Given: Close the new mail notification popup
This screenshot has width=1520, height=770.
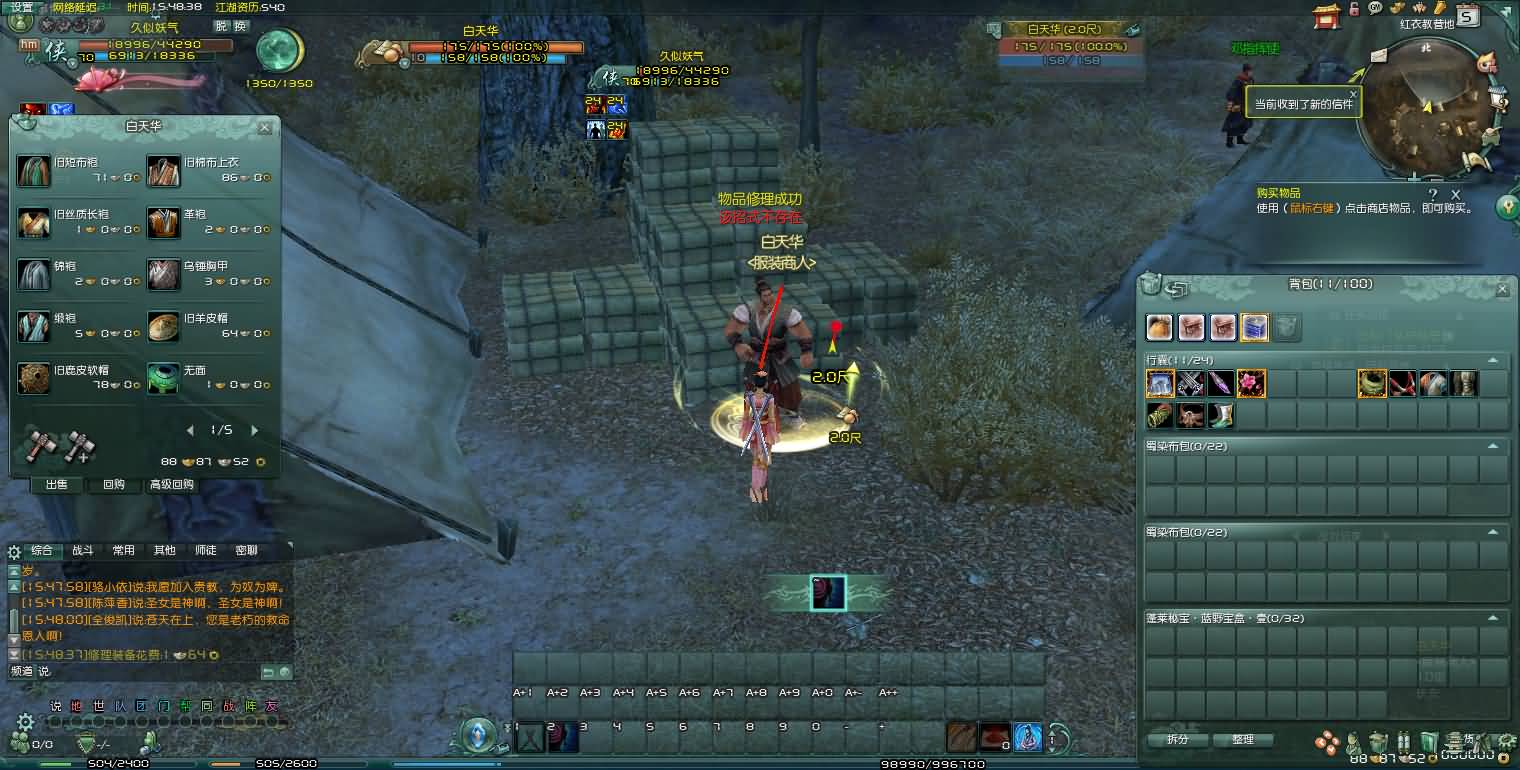Looking at the screenshot, I should click(1353, 95).
